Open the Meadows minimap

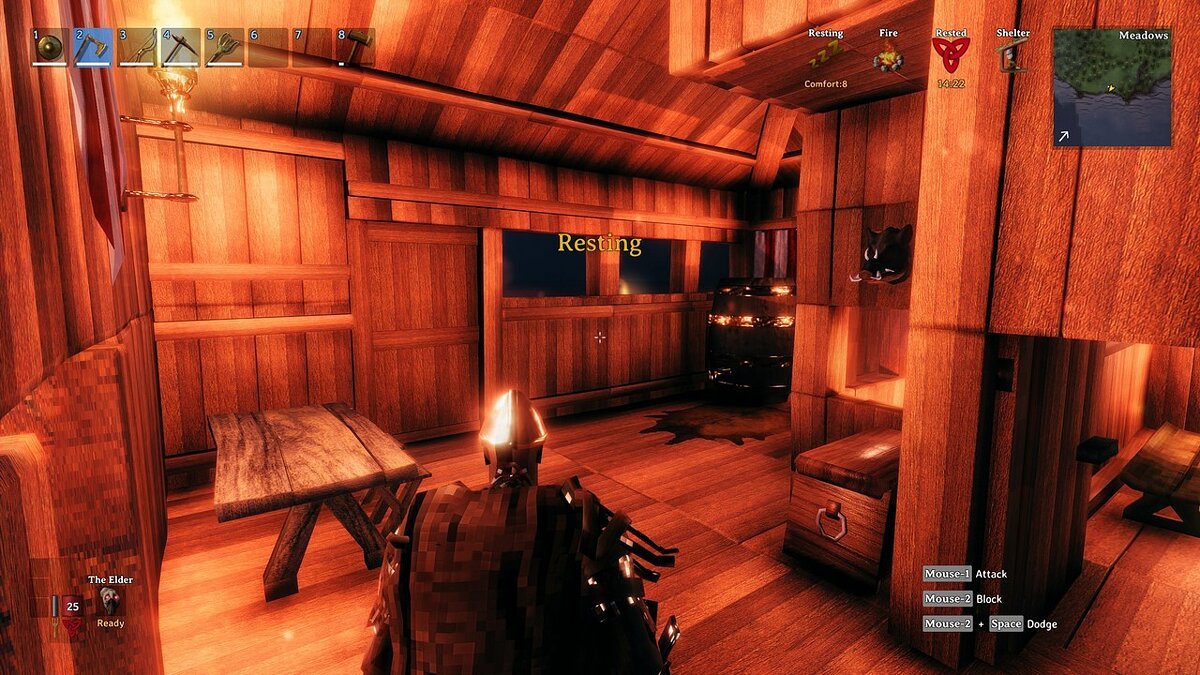1112,87
